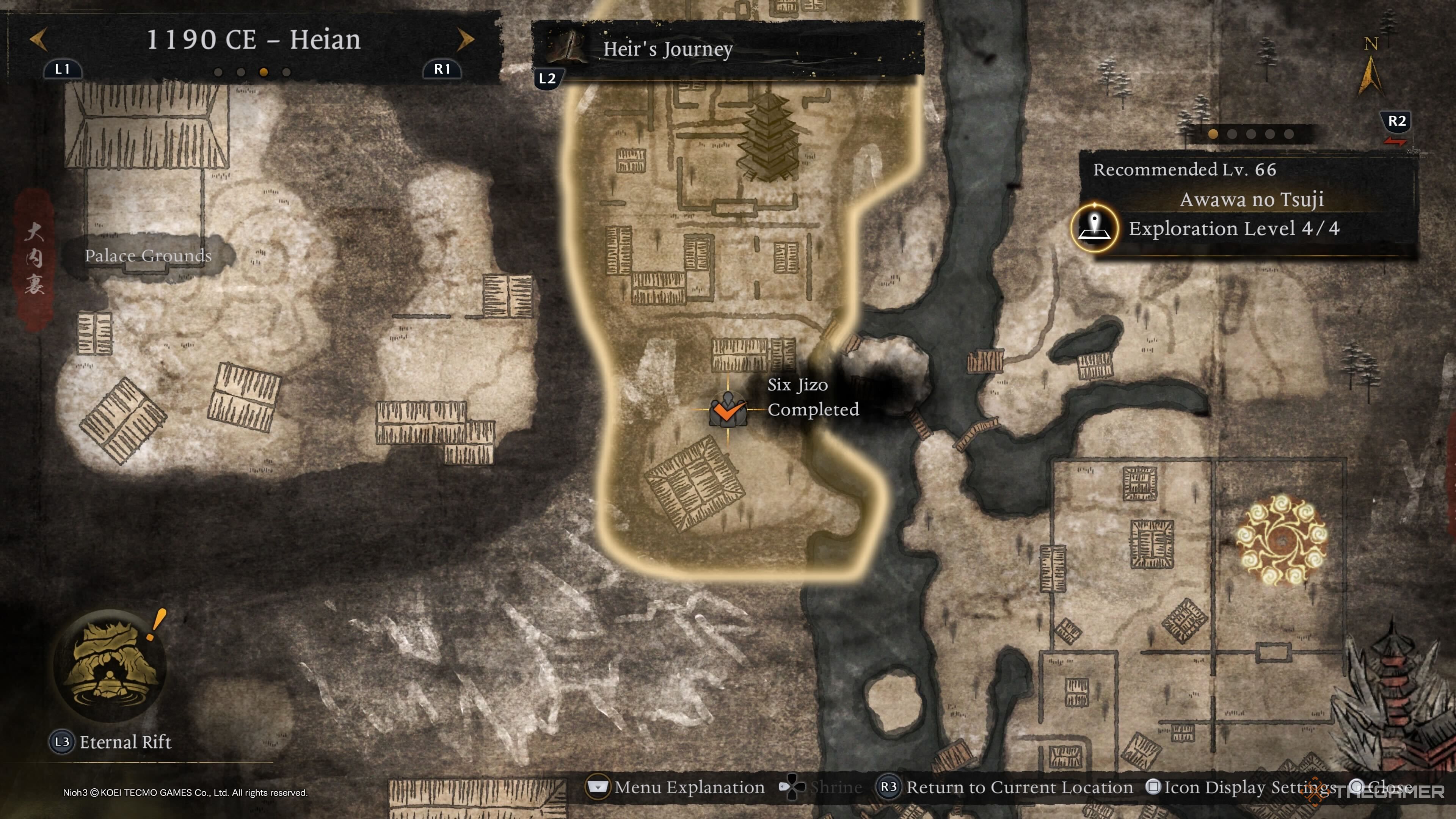Select the Awawa no Tsuji location pin icon
This screenshot has height=819, width=1456.
tap(1094, 228)
